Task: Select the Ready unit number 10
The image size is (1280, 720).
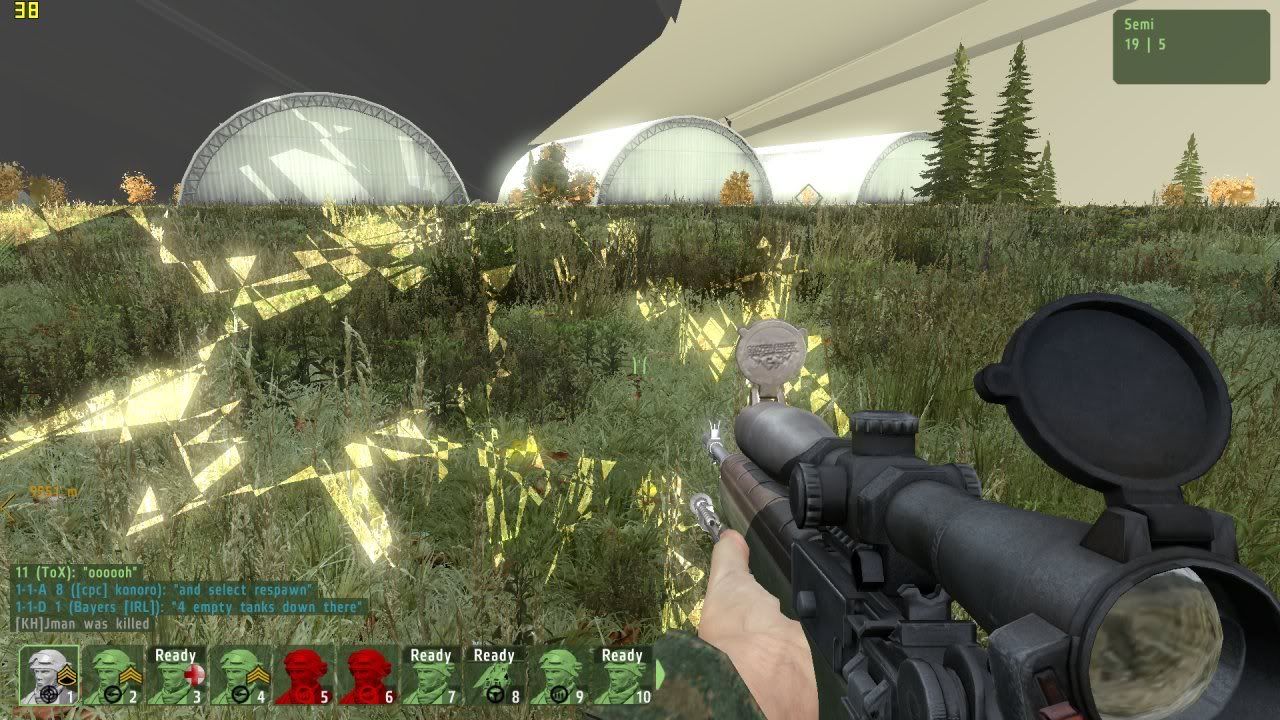Action: pyautogui.click(x=621, y=676)
